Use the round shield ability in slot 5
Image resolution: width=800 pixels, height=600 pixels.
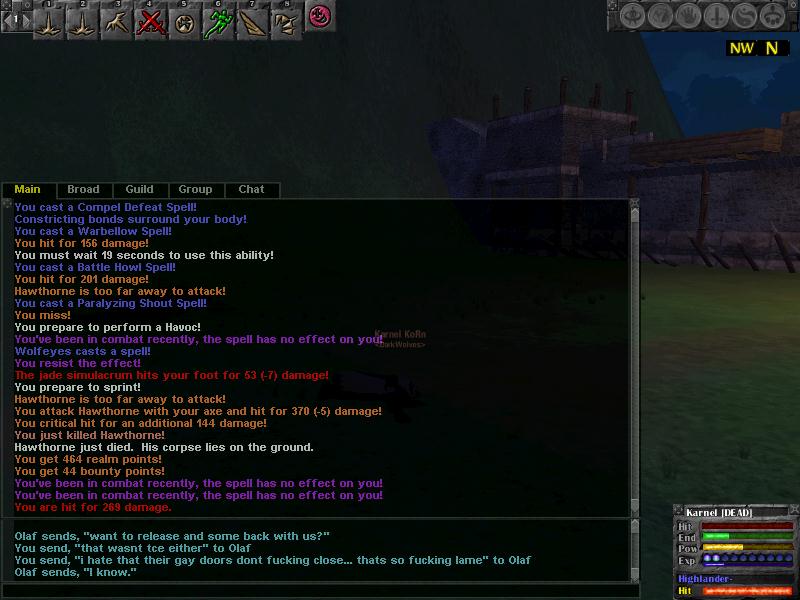click(184, 21)
